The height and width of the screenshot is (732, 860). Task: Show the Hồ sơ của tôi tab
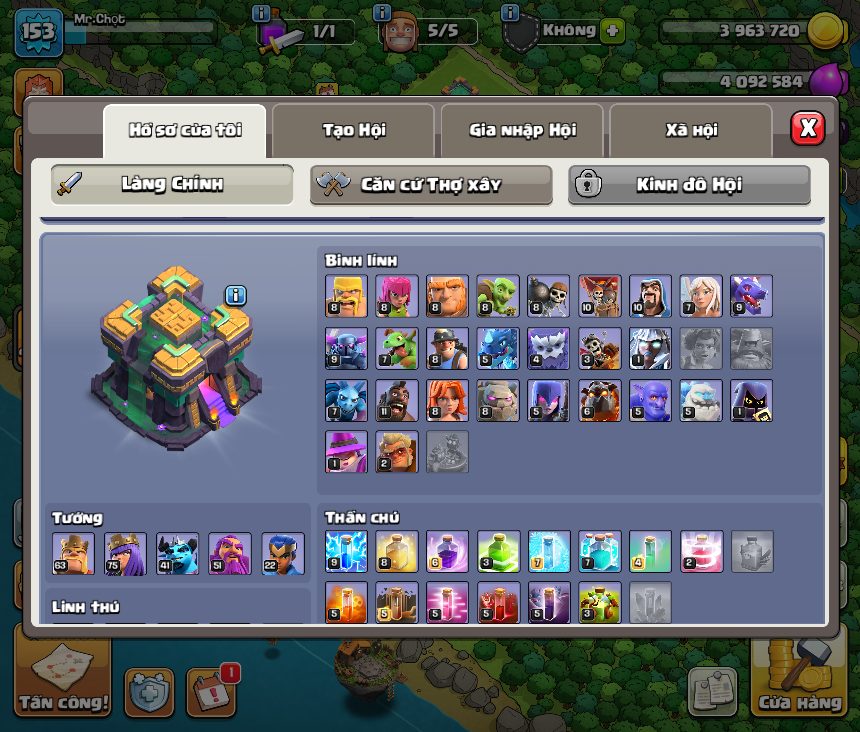pos(185,130)
